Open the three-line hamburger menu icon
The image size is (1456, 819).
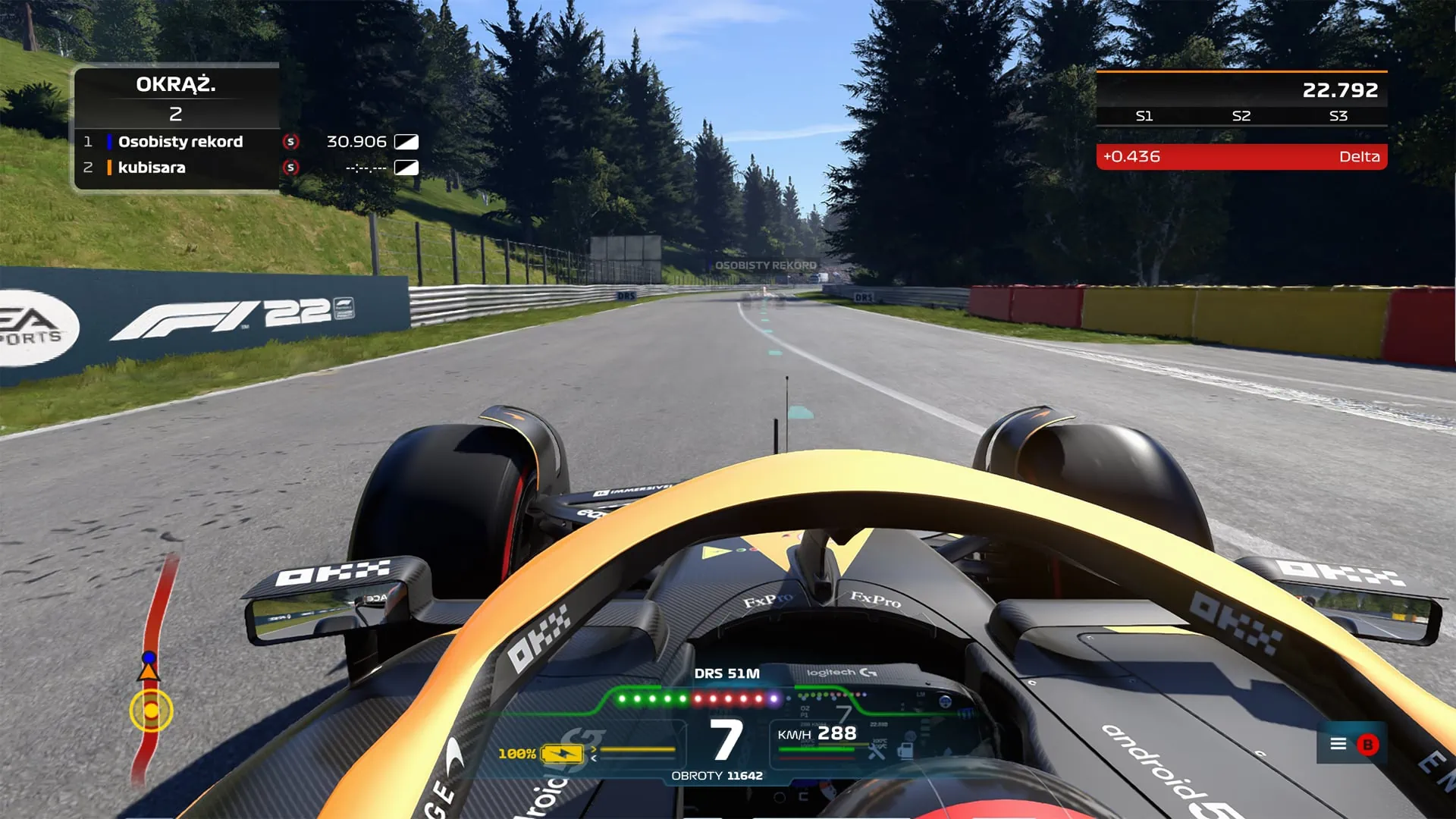coord(1338,744)
